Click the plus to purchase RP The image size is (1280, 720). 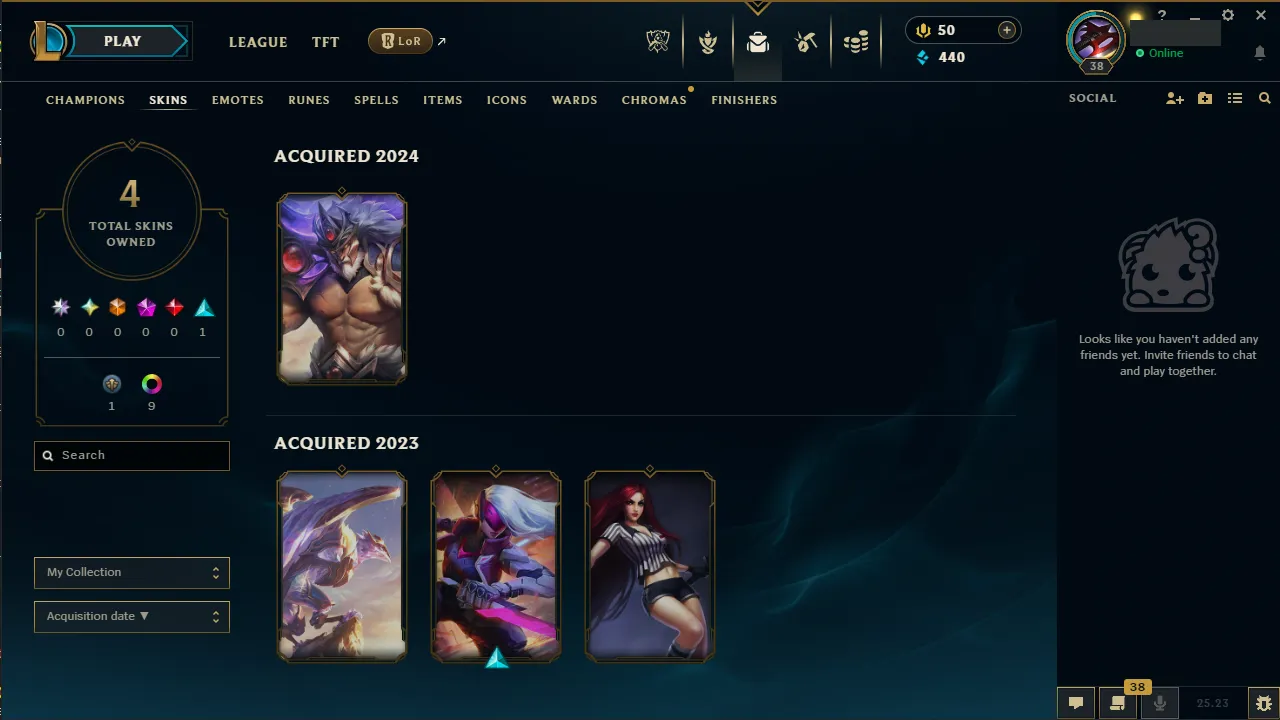pos(1006,30)
